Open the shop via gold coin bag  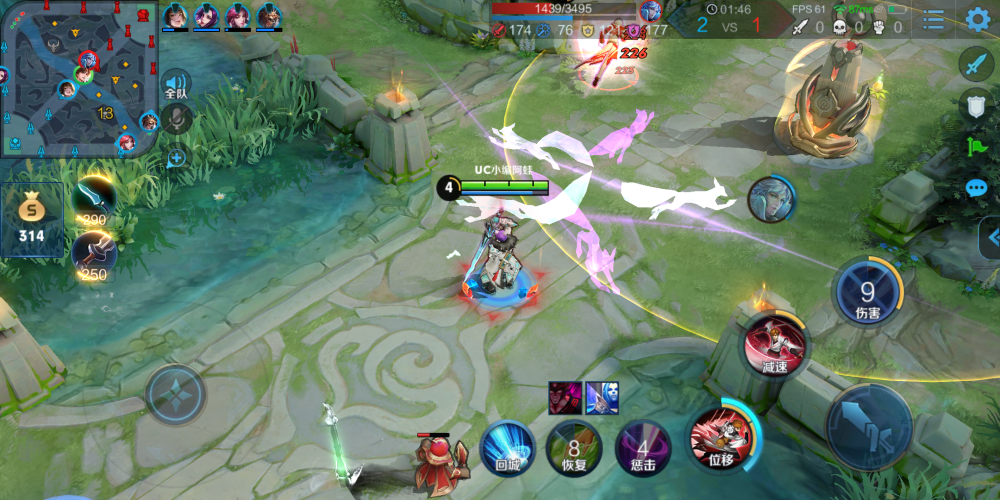33,218
